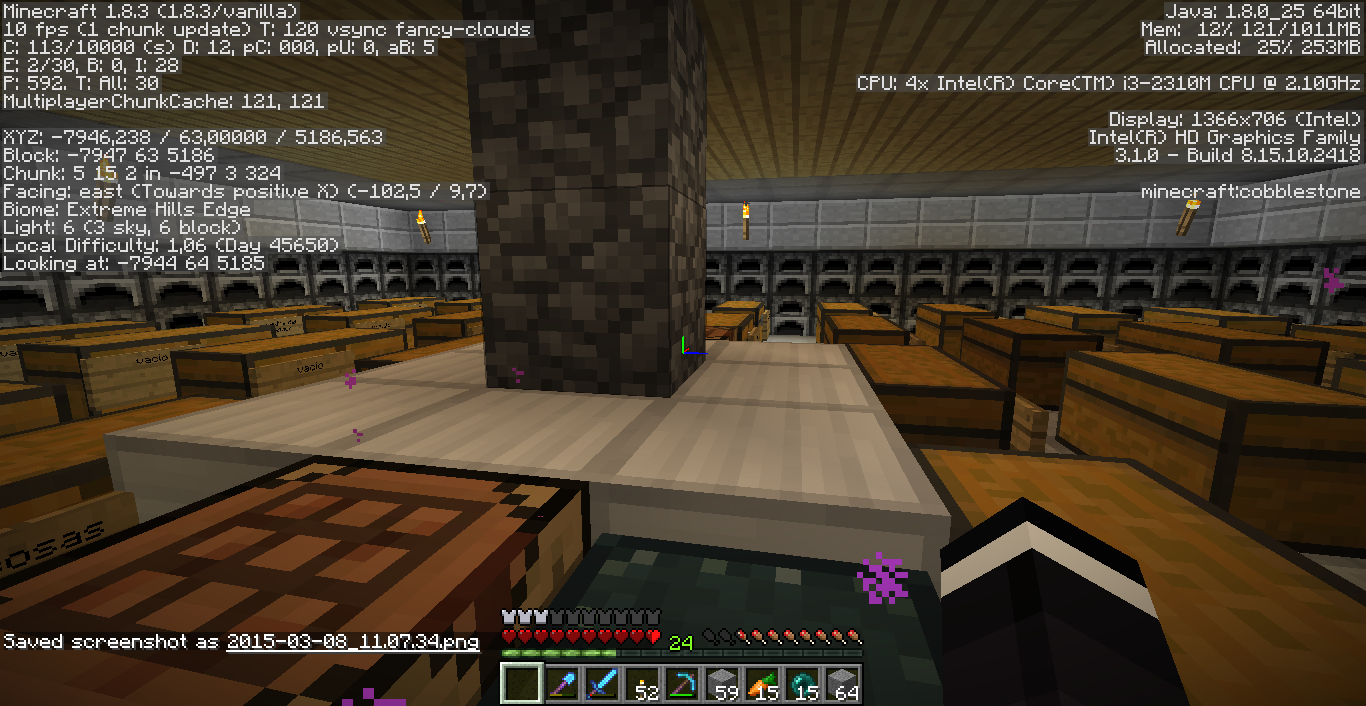Select the stone stack of 59
1366x706 pixels.
(x=722, y=683)
